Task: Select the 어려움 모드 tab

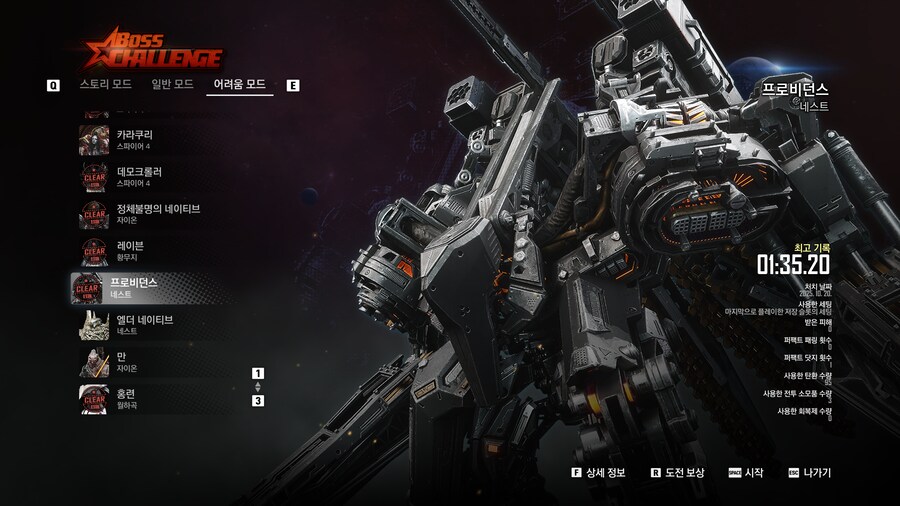Action: [240, 84]
